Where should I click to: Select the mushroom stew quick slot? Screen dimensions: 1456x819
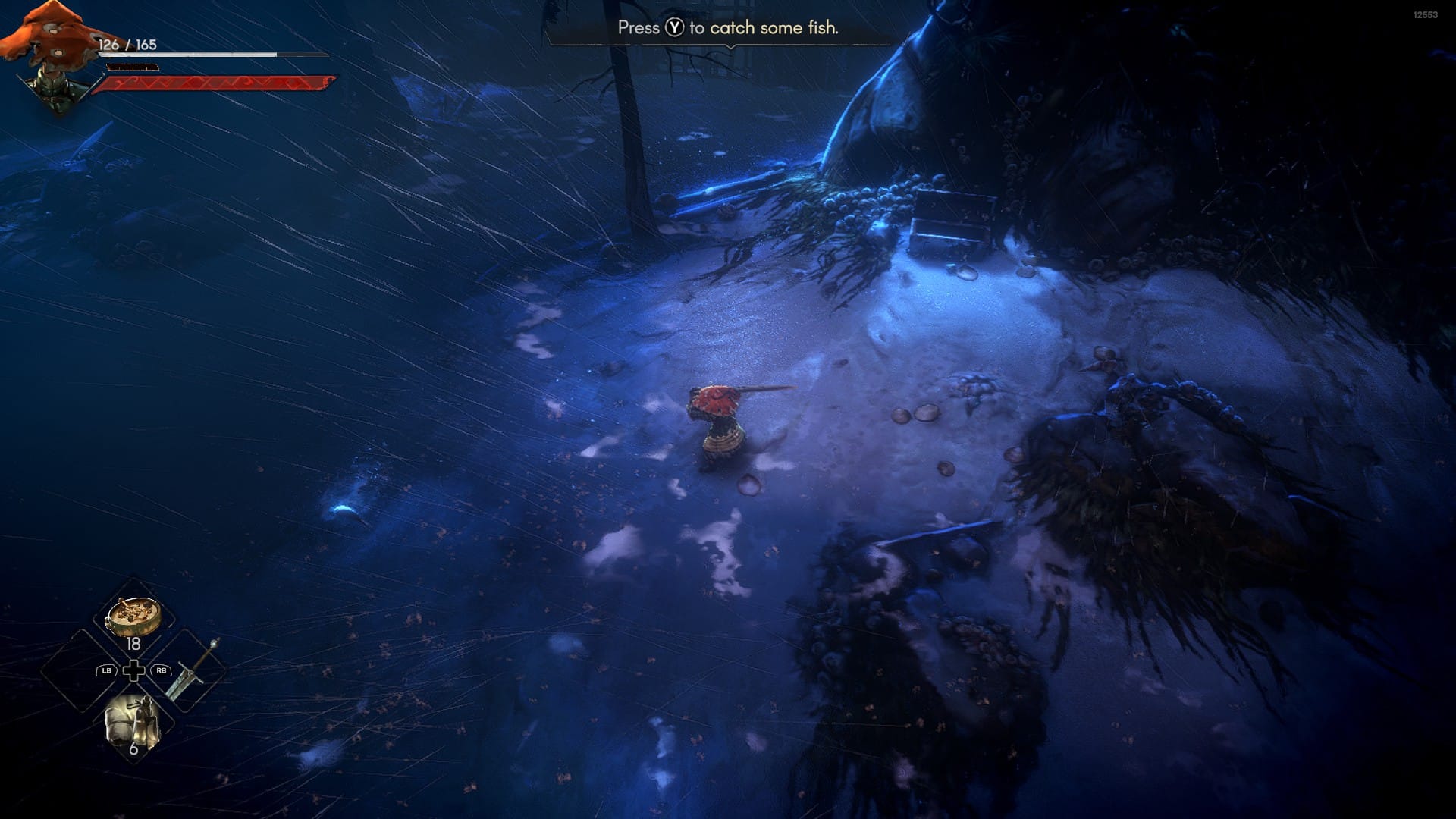(133, 616)
